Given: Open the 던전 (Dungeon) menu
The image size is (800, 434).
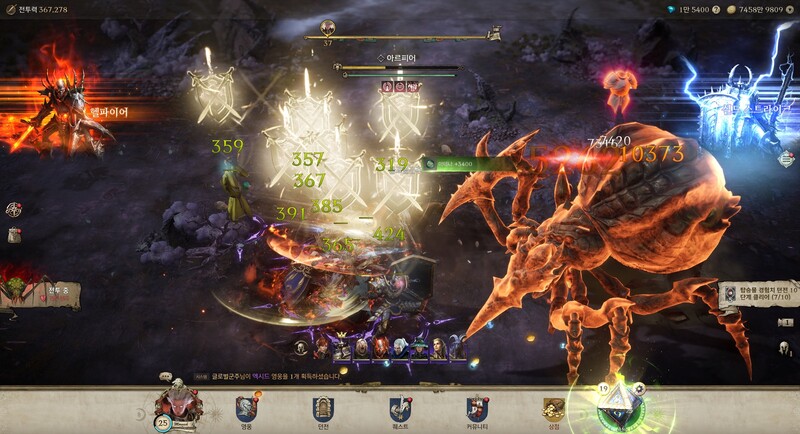Looking at the screenshot, I should click(322, 408).
